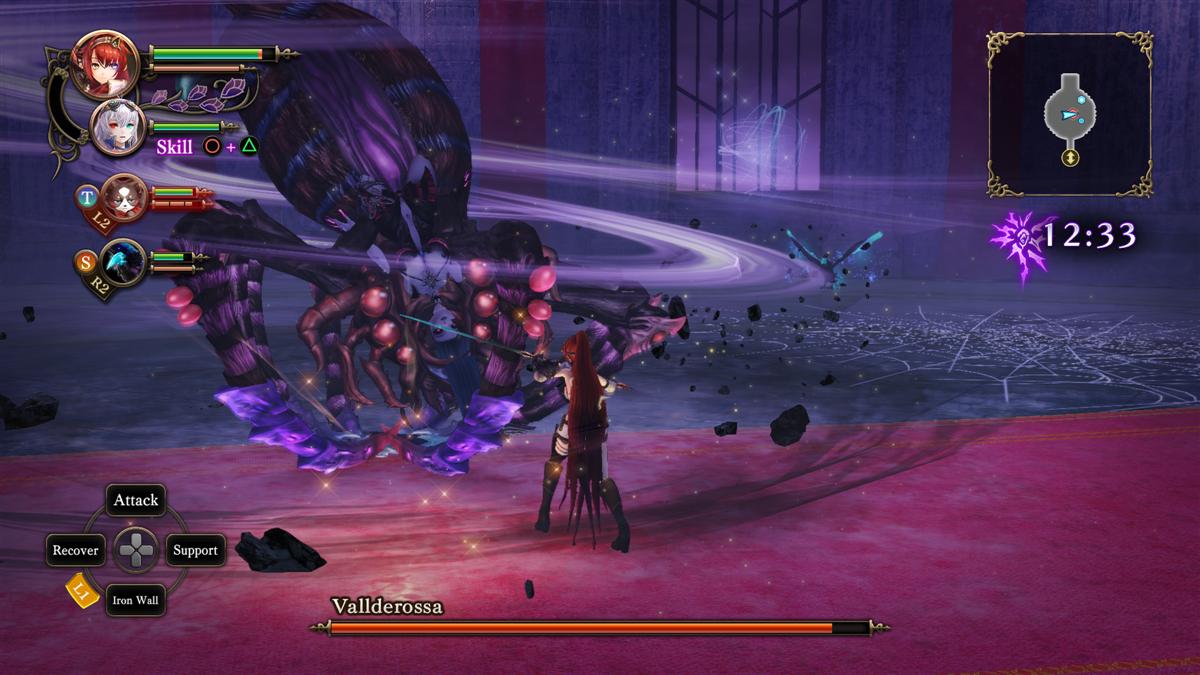Viewport: 1200px width, 675px height.
Task: Open the room minimap
Action: [1069, 114]
